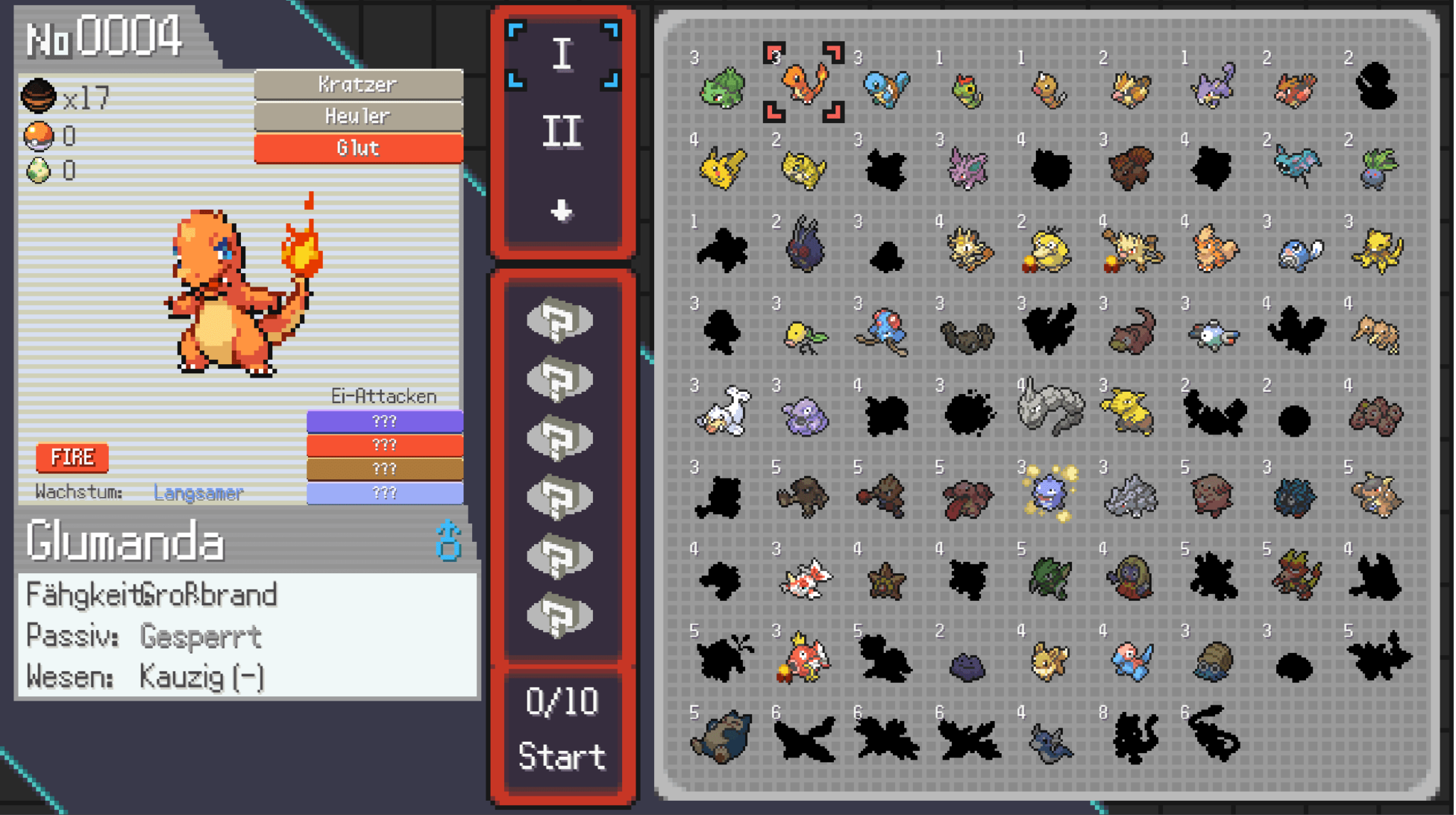Toggle the highlighted move Glut
Image resolution: width=1456 pixels, height=815 pixels.
pos(358,147)
